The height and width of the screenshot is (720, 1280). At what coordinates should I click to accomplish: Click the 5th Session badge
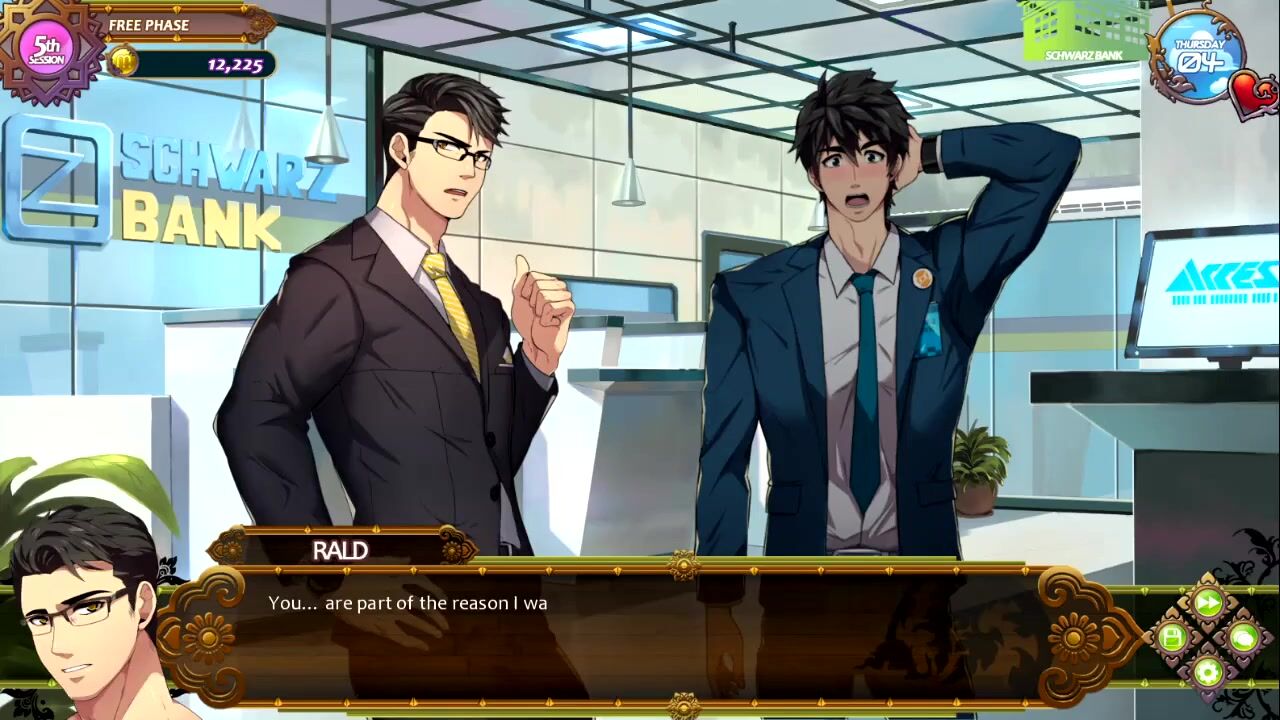(47, 50)
